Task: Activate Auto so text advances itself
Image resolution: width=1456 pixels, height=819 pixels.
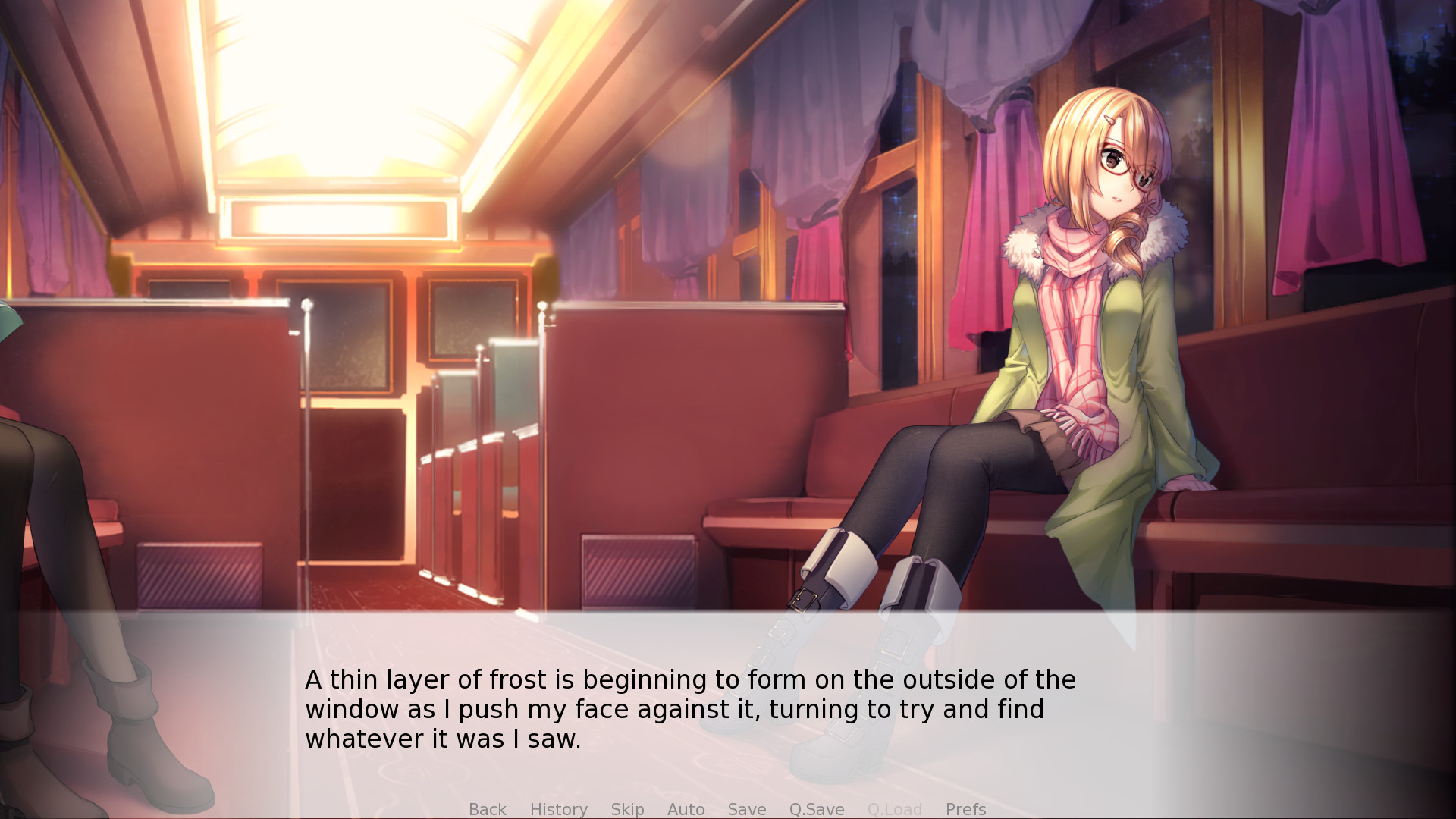Action: [686, 809]
